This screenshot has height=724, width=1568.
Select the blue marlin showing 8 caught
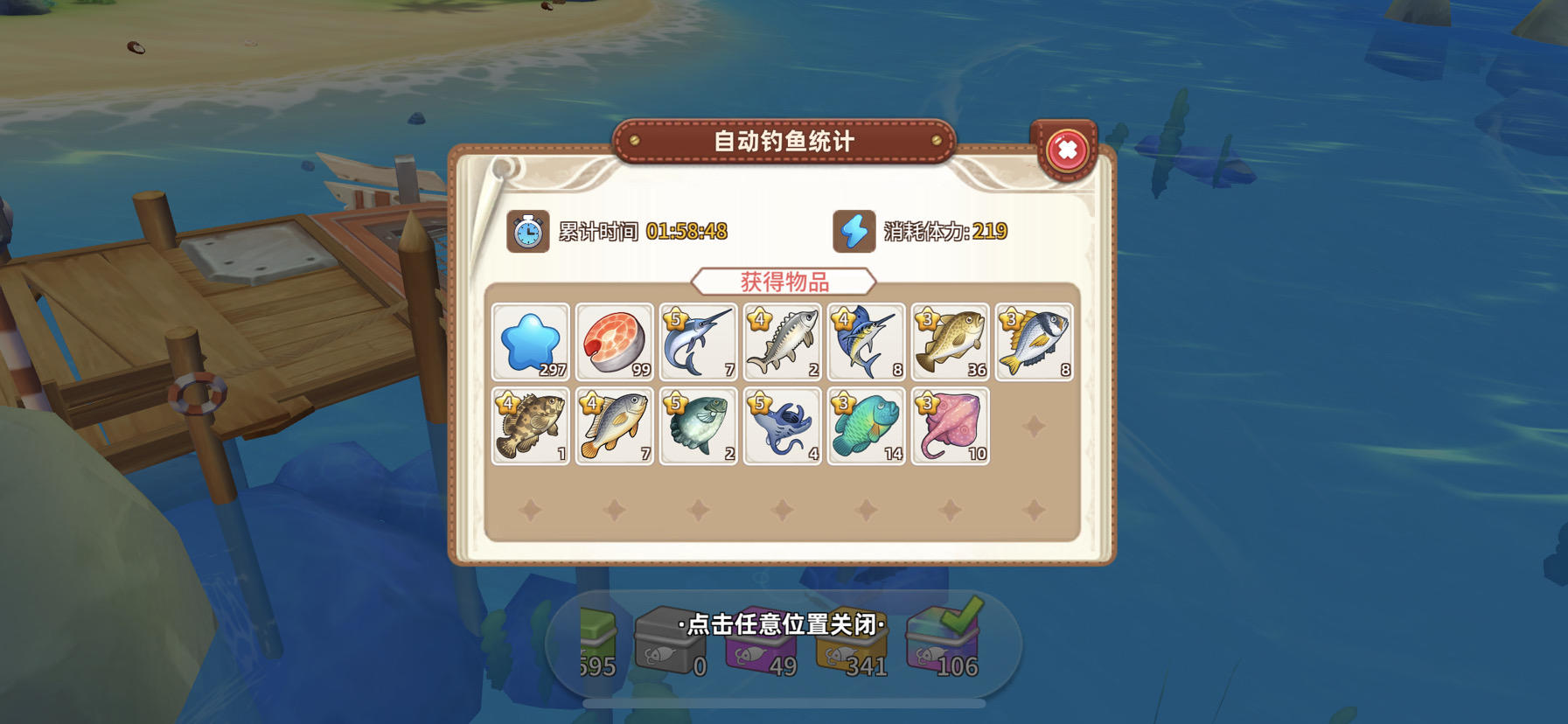point(866,341)
